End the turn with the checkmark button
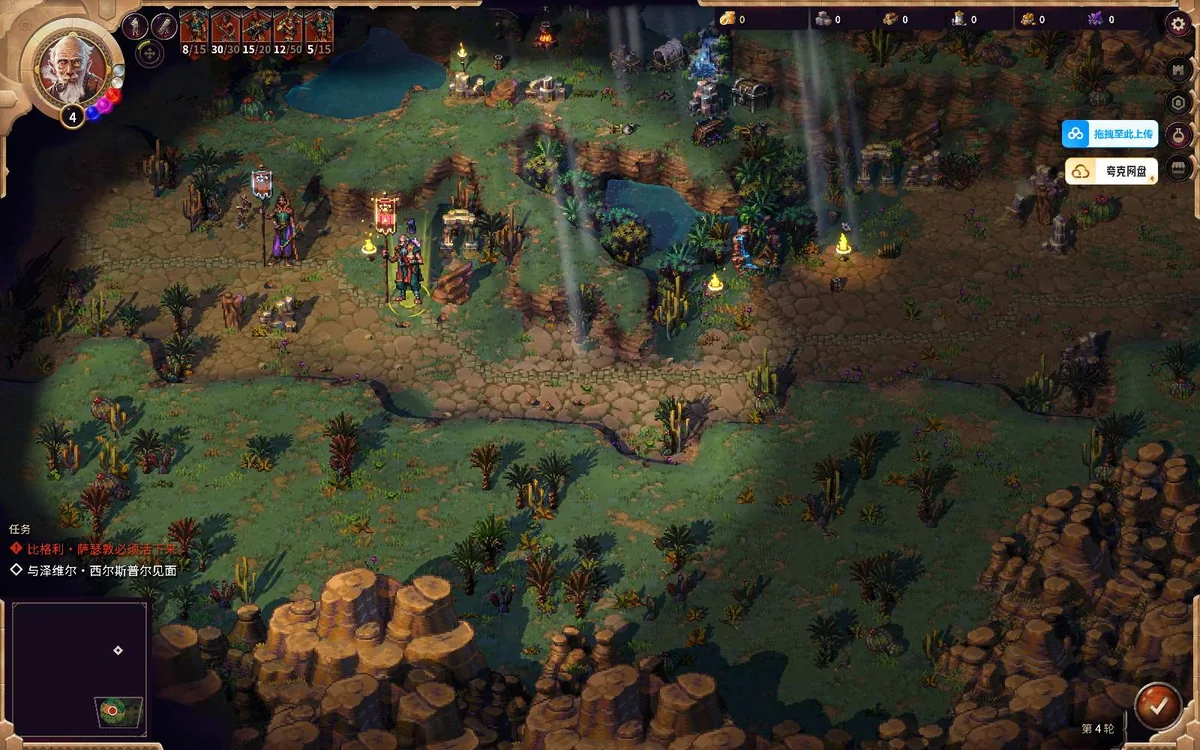This screenshot has height=750, width=1200. [x=1158, y=706]
